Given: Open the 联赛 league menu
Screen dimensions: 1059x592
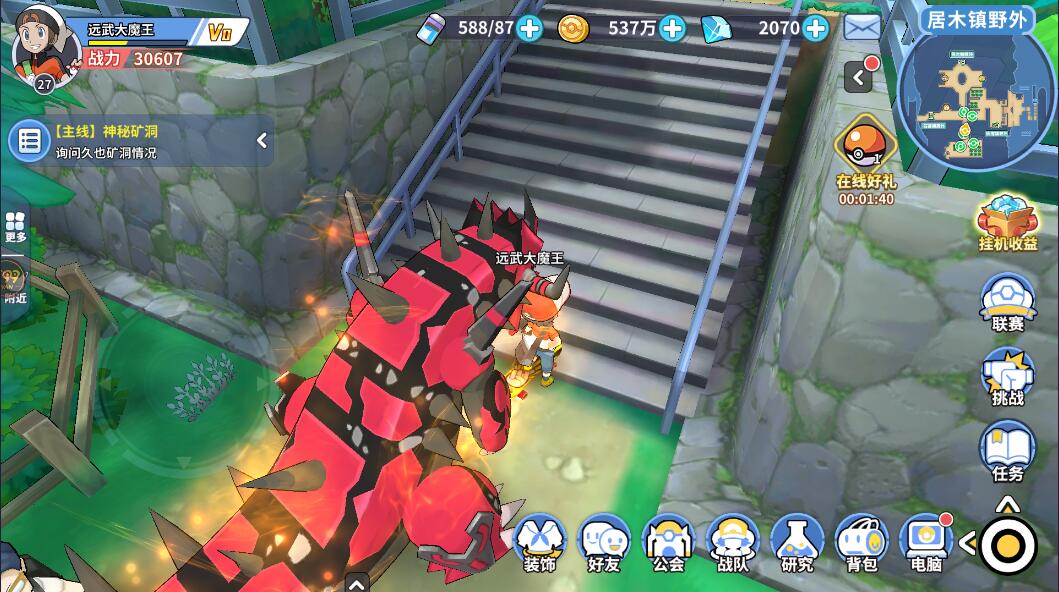Looking at the screenshot, I should (1007, 302).
